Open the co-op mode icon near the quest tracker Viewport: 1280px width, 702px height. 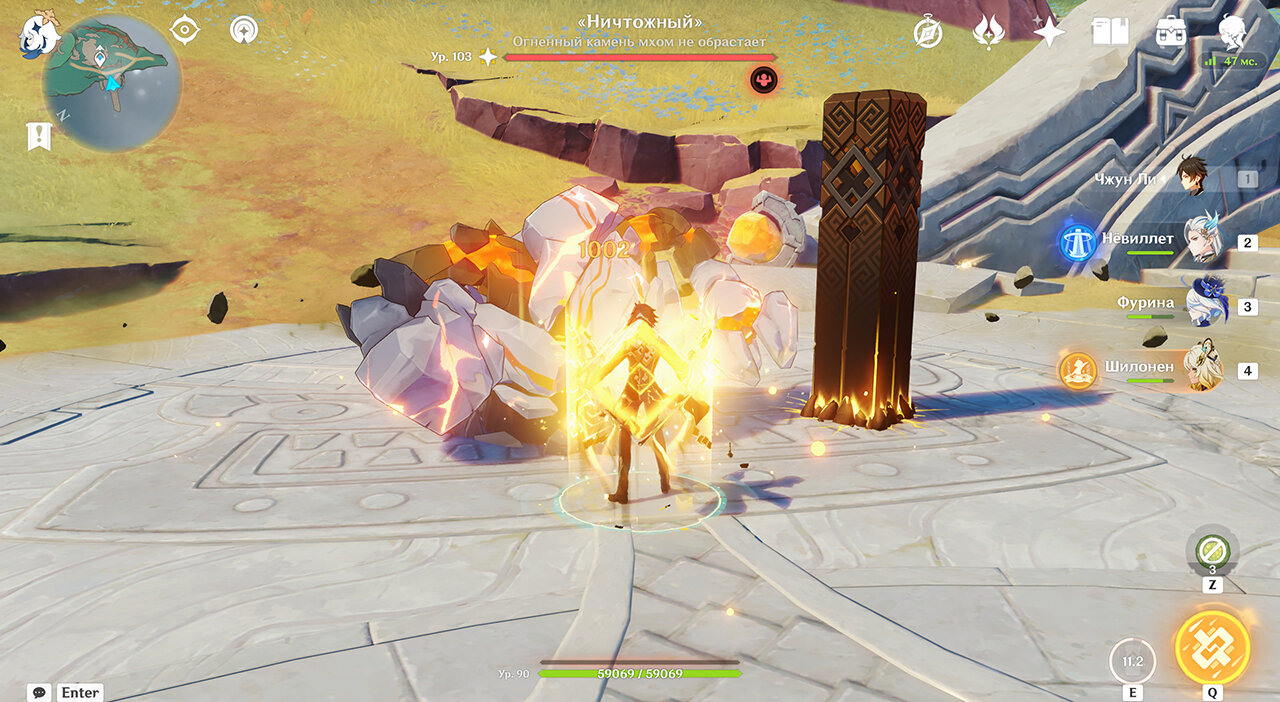tap(243, 30)
